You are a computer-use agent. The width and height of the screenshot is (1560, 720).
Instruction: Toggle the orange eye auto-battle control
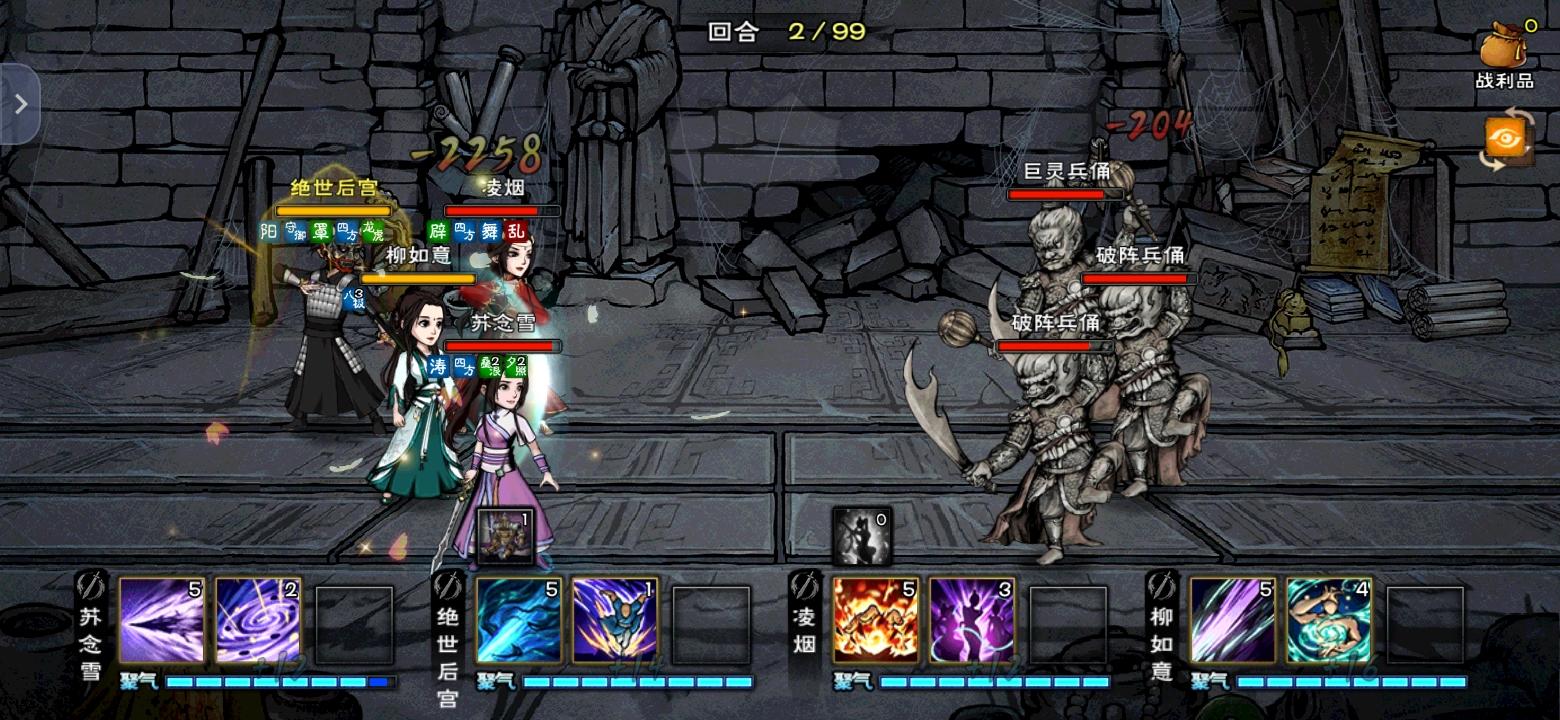pos(1508,136)
